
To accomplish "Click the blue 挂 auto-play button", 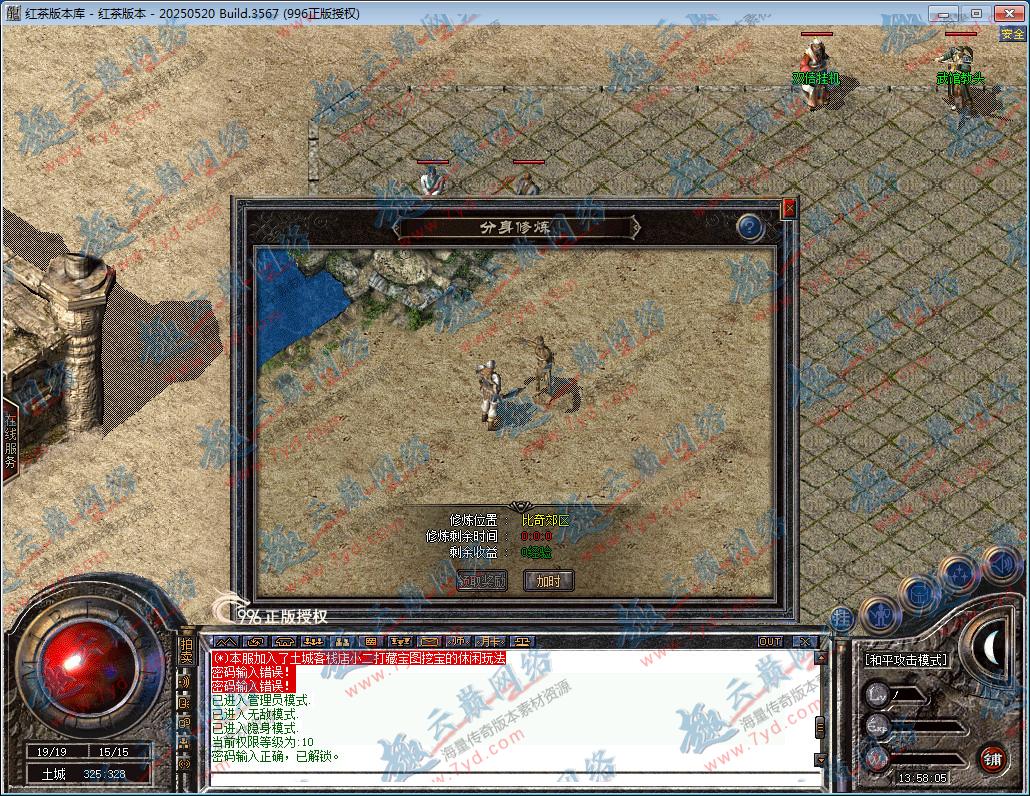I will (x=842, y=617).
